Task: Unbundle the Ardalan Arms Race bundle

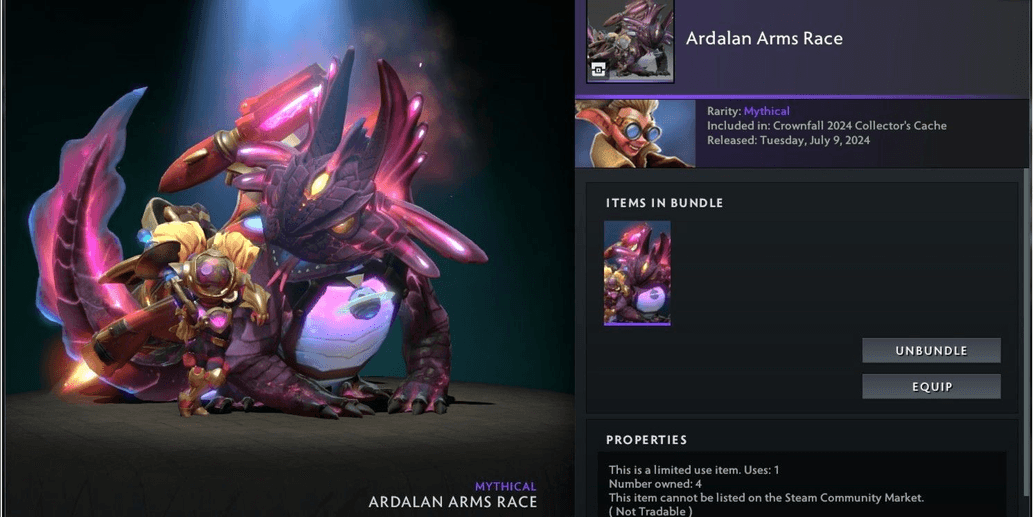Action: click(931, 351)
